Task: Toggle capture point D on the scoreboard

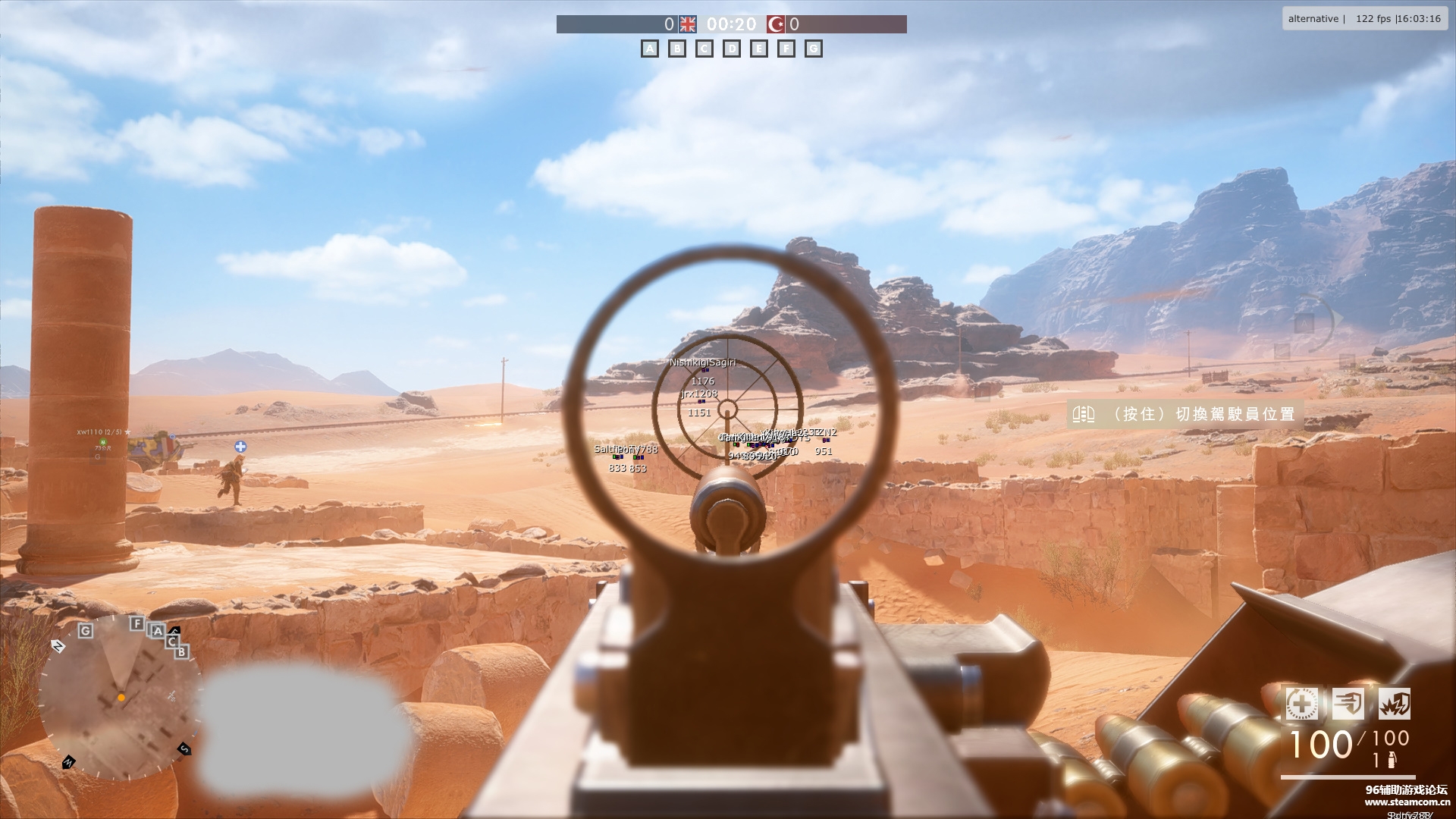Action: point(732,49)
